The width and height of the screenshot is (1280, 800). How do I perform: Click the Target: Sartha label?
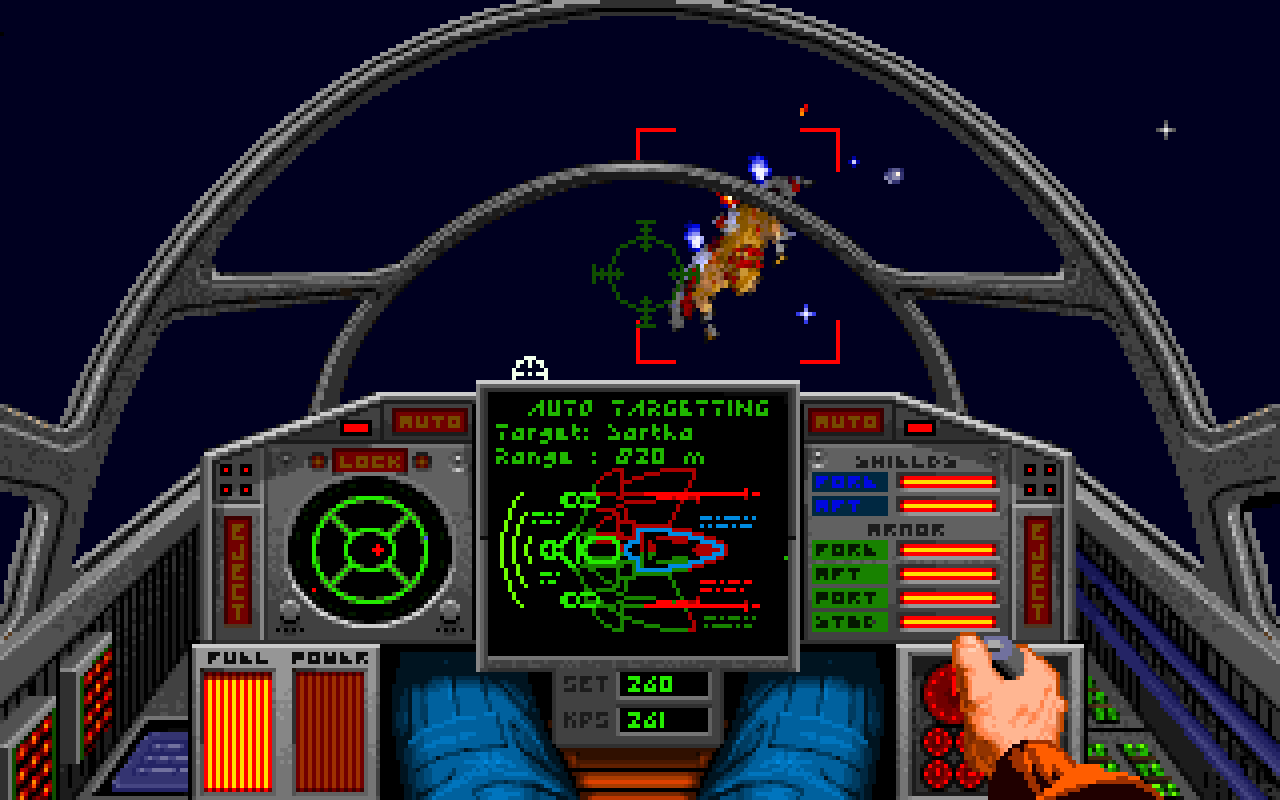point(590,431)
